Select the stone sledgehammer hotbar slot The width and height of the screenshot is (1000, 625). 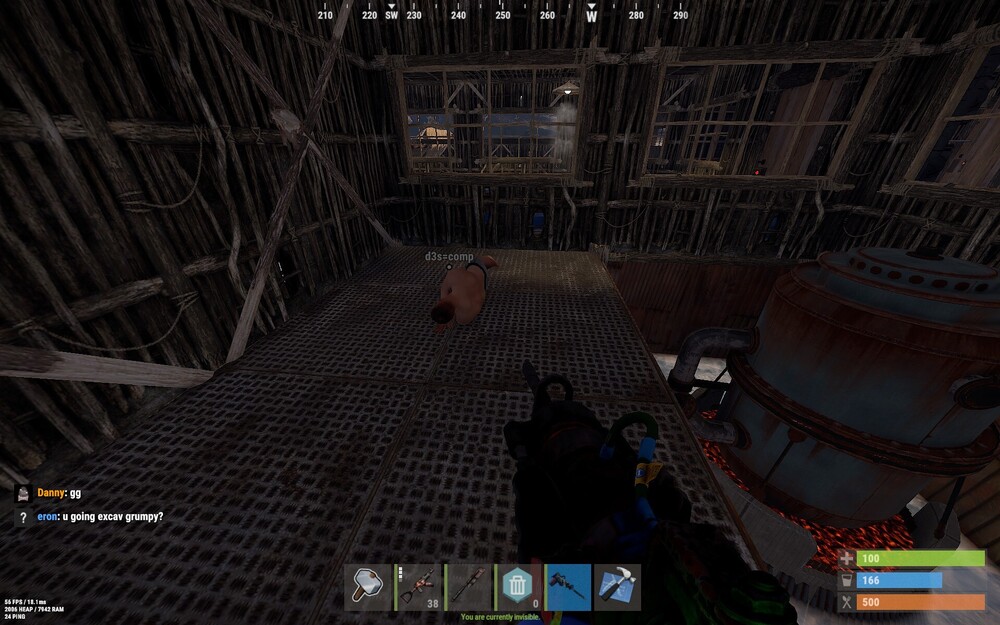pyautogui.click(x=368, y=587)
